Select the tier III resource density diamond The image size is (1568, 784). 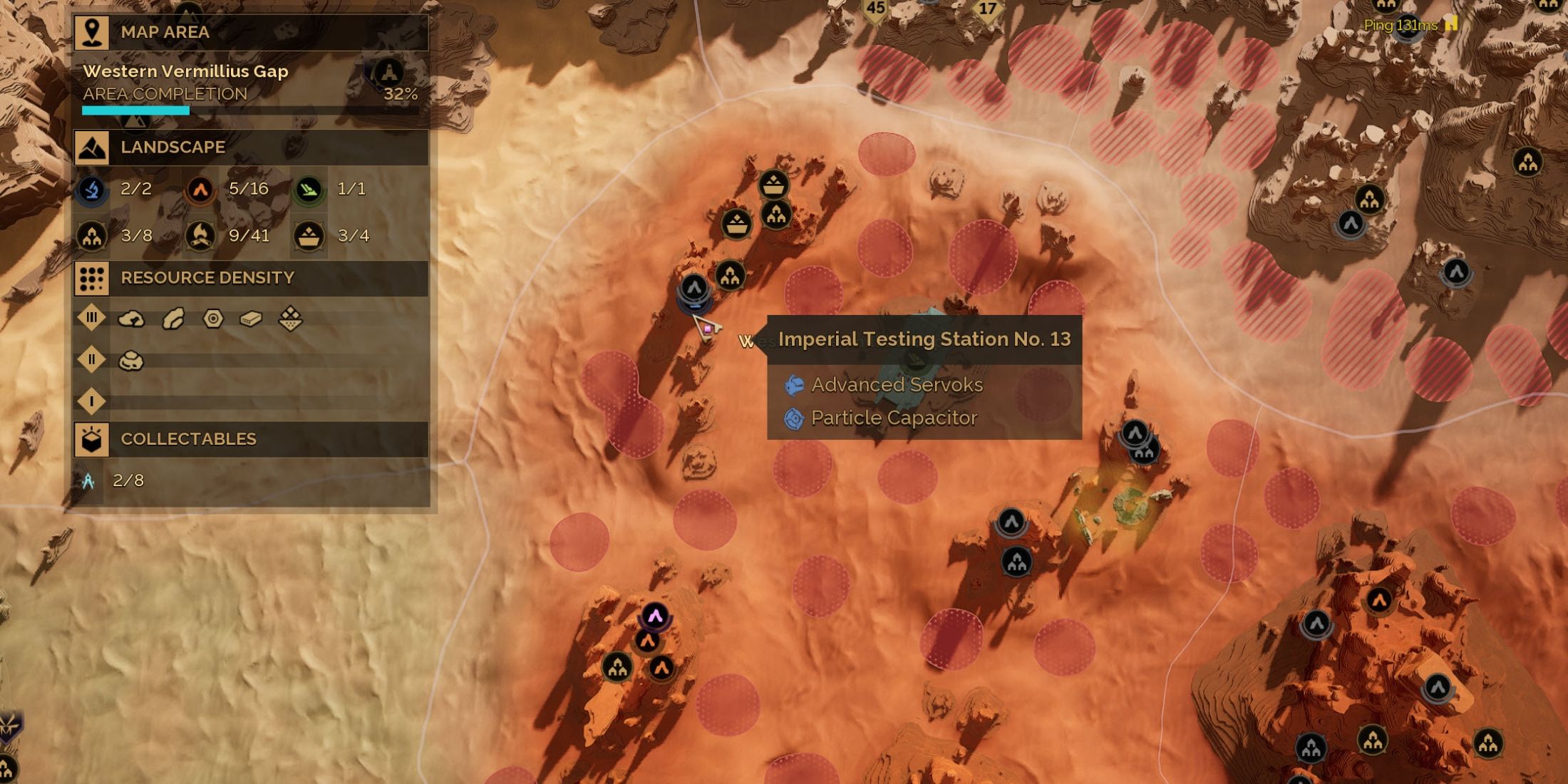click(x=92, y=318)
